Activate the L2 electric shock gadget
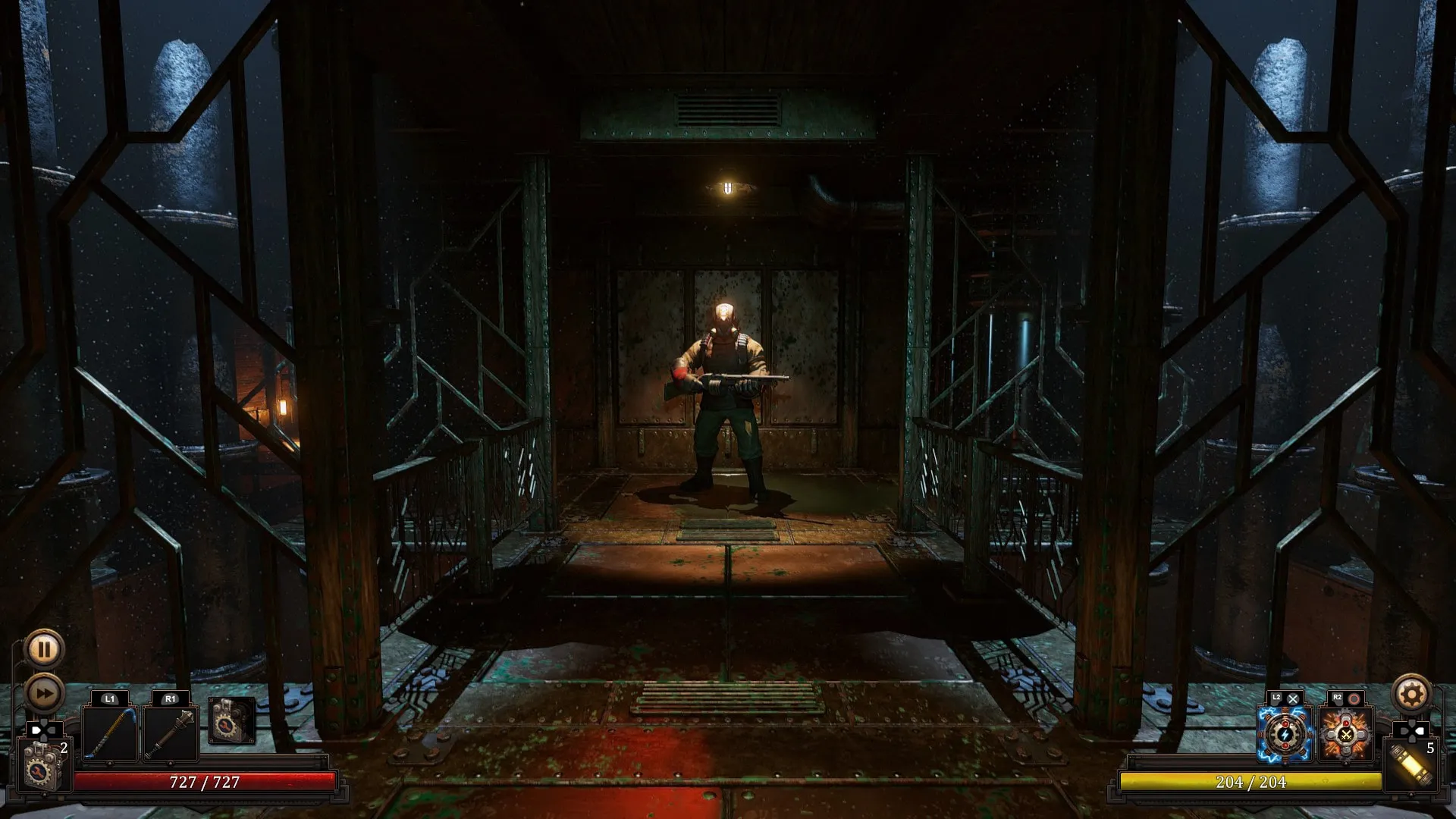 point(1285,735)
